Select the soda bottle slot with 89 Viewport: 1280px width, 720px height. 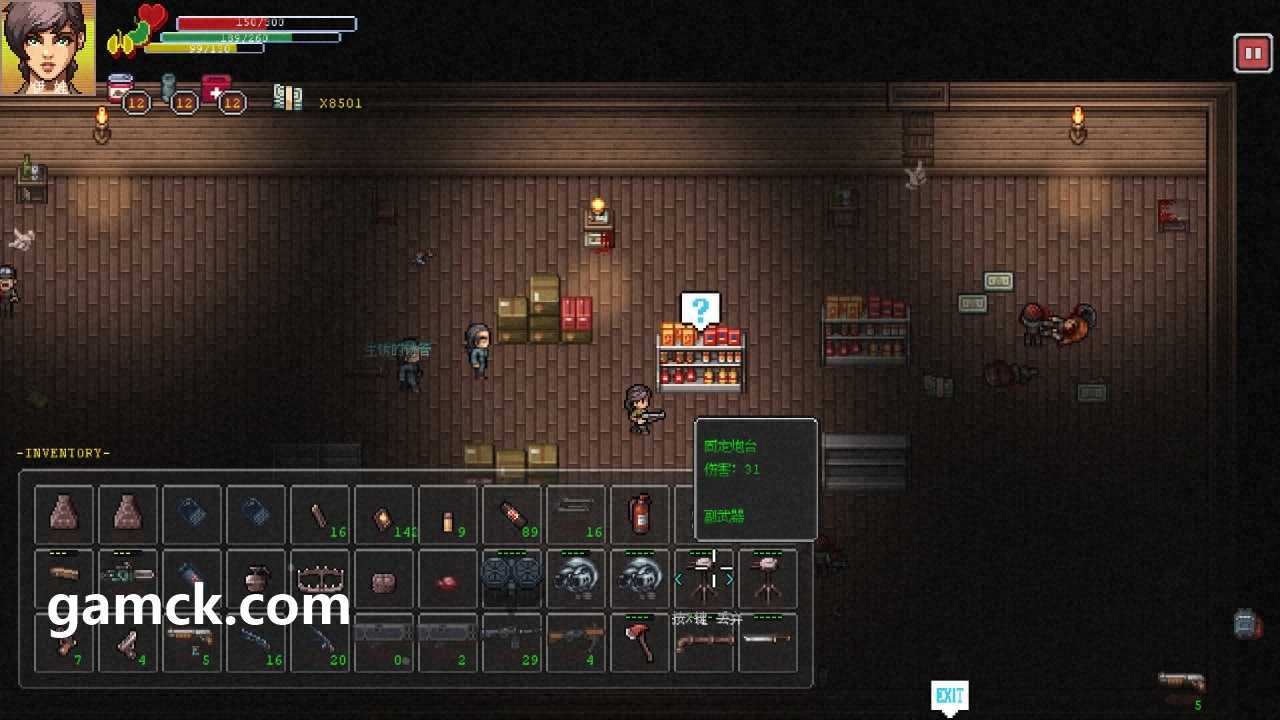(512, 514)
